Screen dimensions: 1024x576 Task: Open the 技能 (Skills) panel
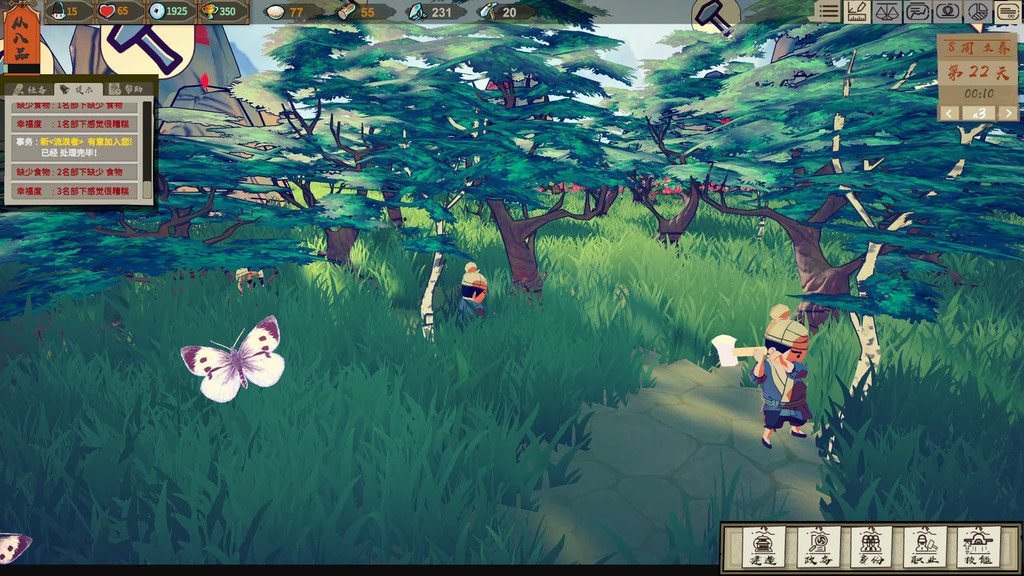[x=978, y=546]
